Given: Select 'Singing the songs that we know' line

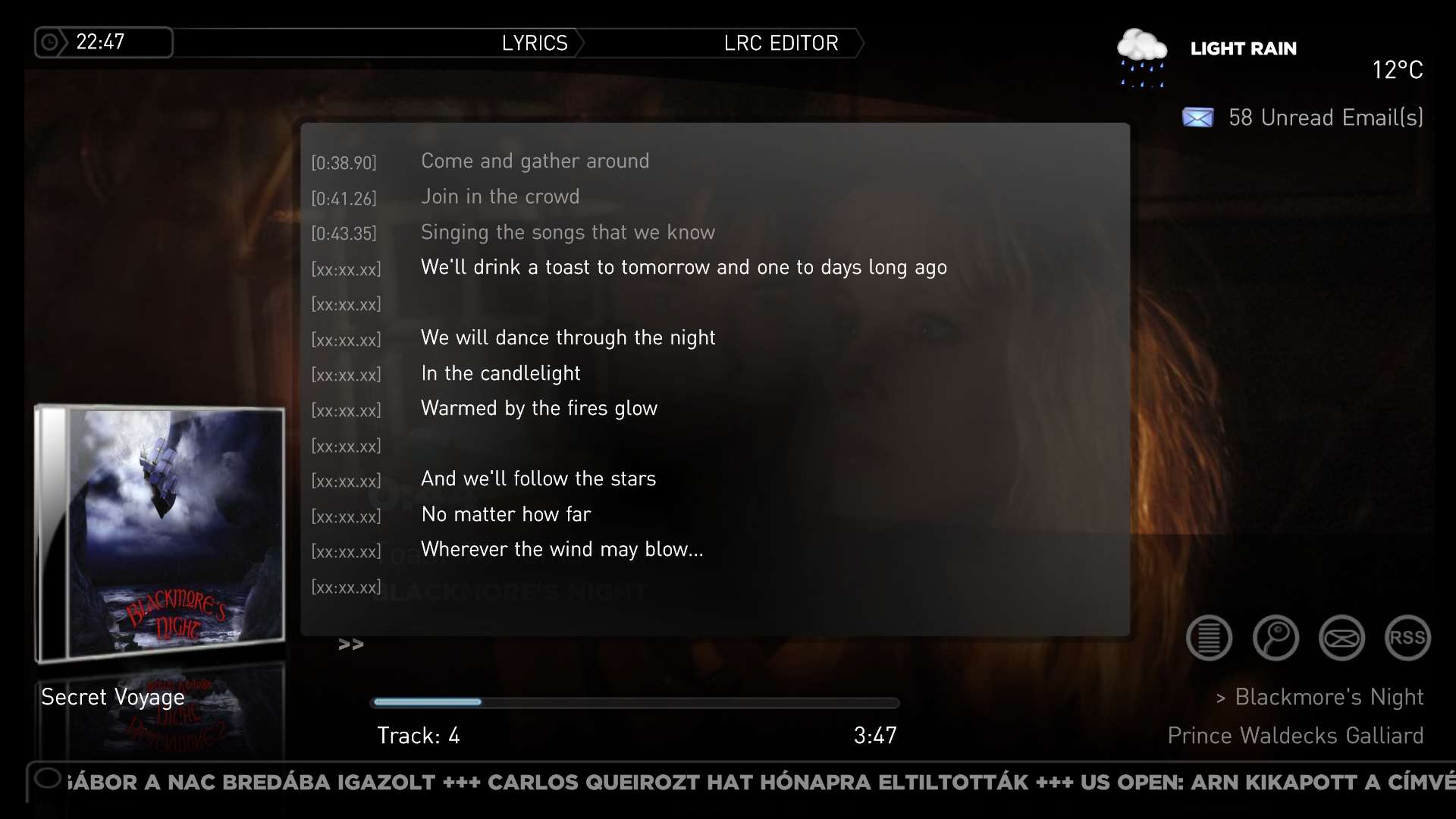Looking at the screenshot, I should point(567,232).
